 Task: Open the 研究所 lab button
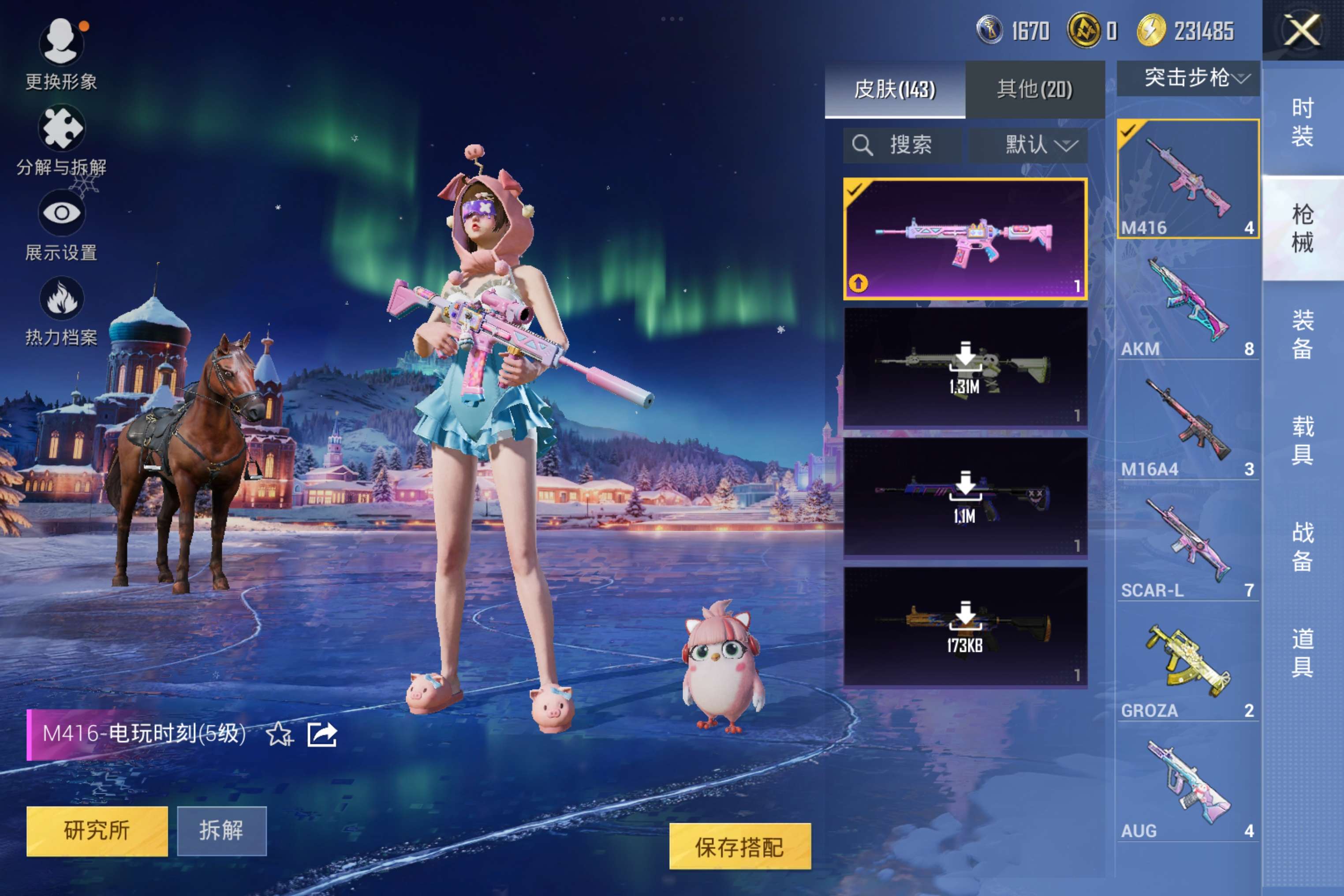[x=97, y=830]
